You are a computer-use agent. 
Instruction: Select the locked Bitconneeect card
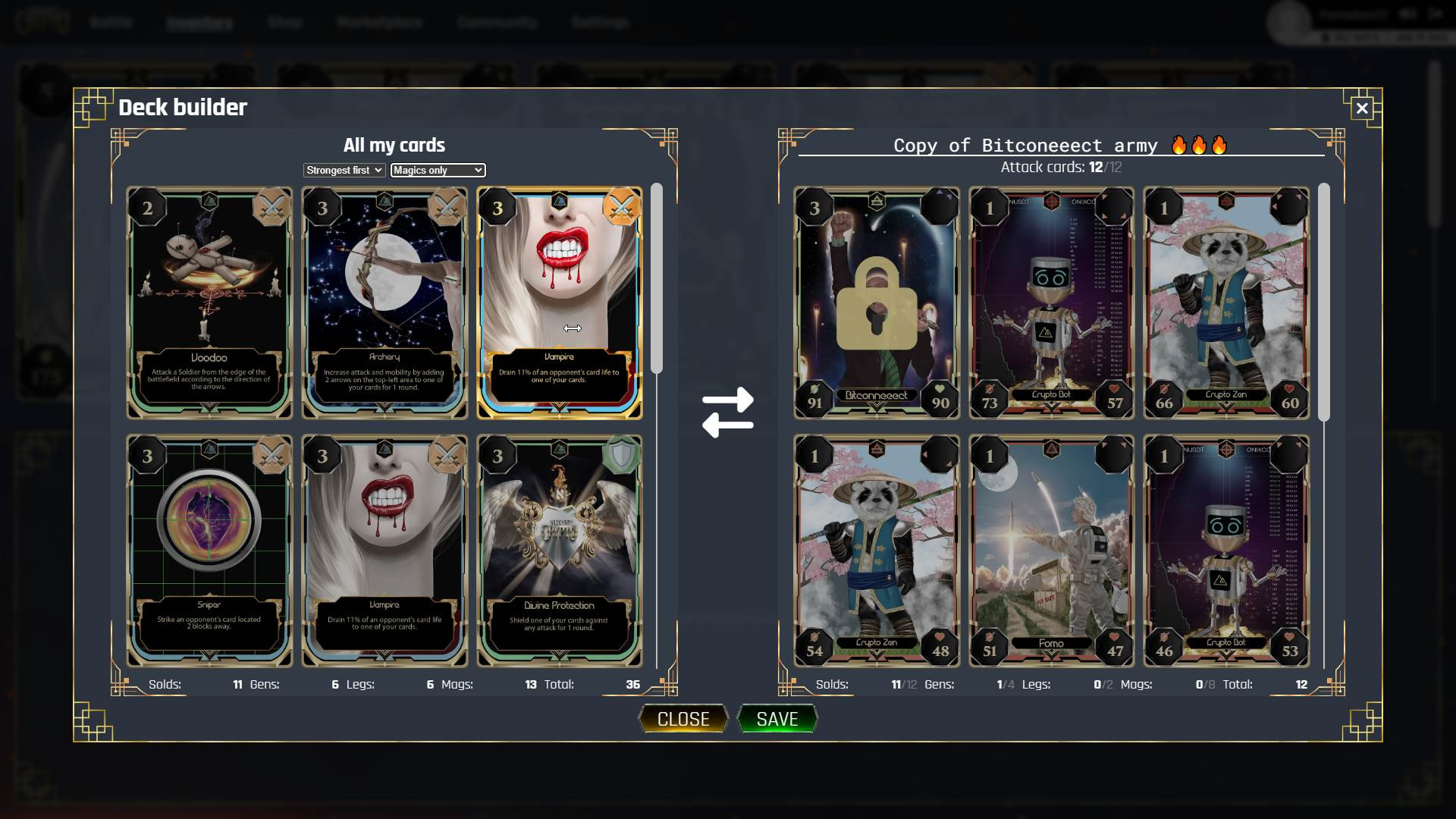877,303
